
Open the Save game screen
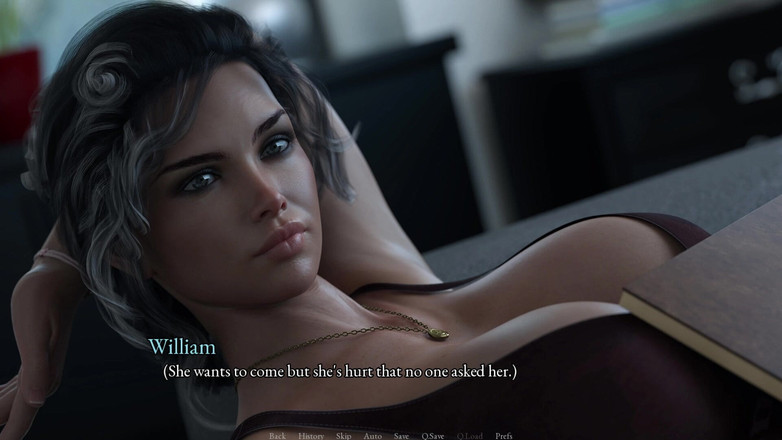tap(401, 435)
